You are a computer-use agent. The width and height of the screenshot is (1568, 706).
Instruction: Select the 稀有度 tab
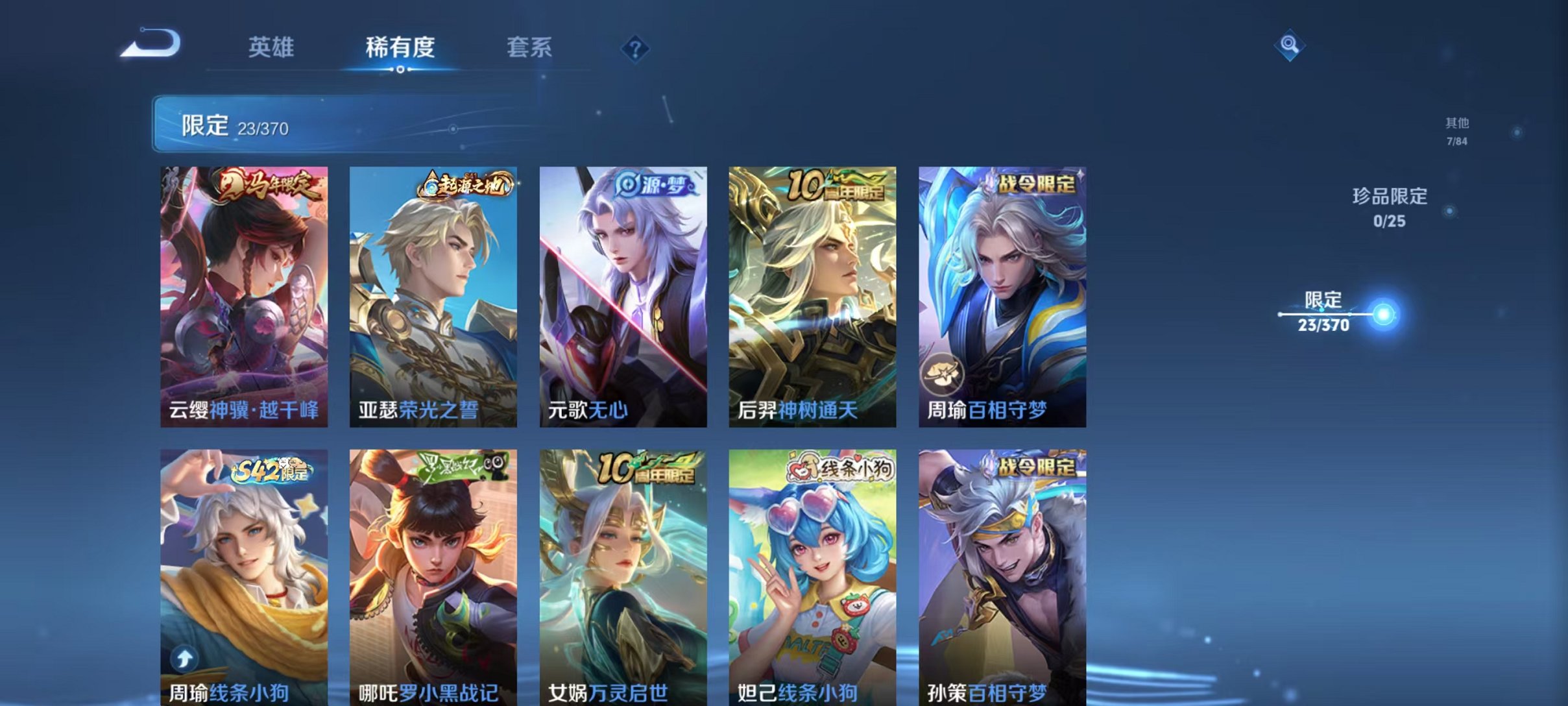(x=400, y=47)
